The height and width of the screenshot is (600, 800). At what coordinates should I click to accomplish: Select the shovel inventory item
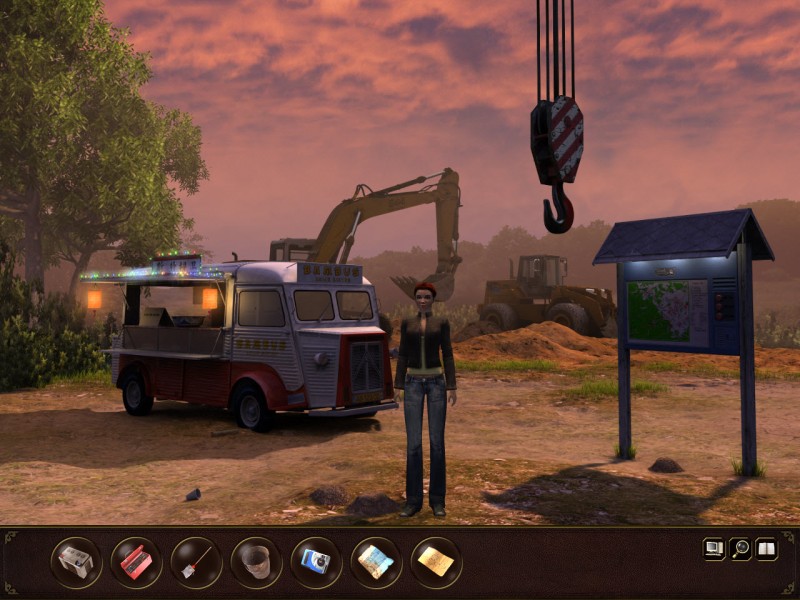pos(196,562)
